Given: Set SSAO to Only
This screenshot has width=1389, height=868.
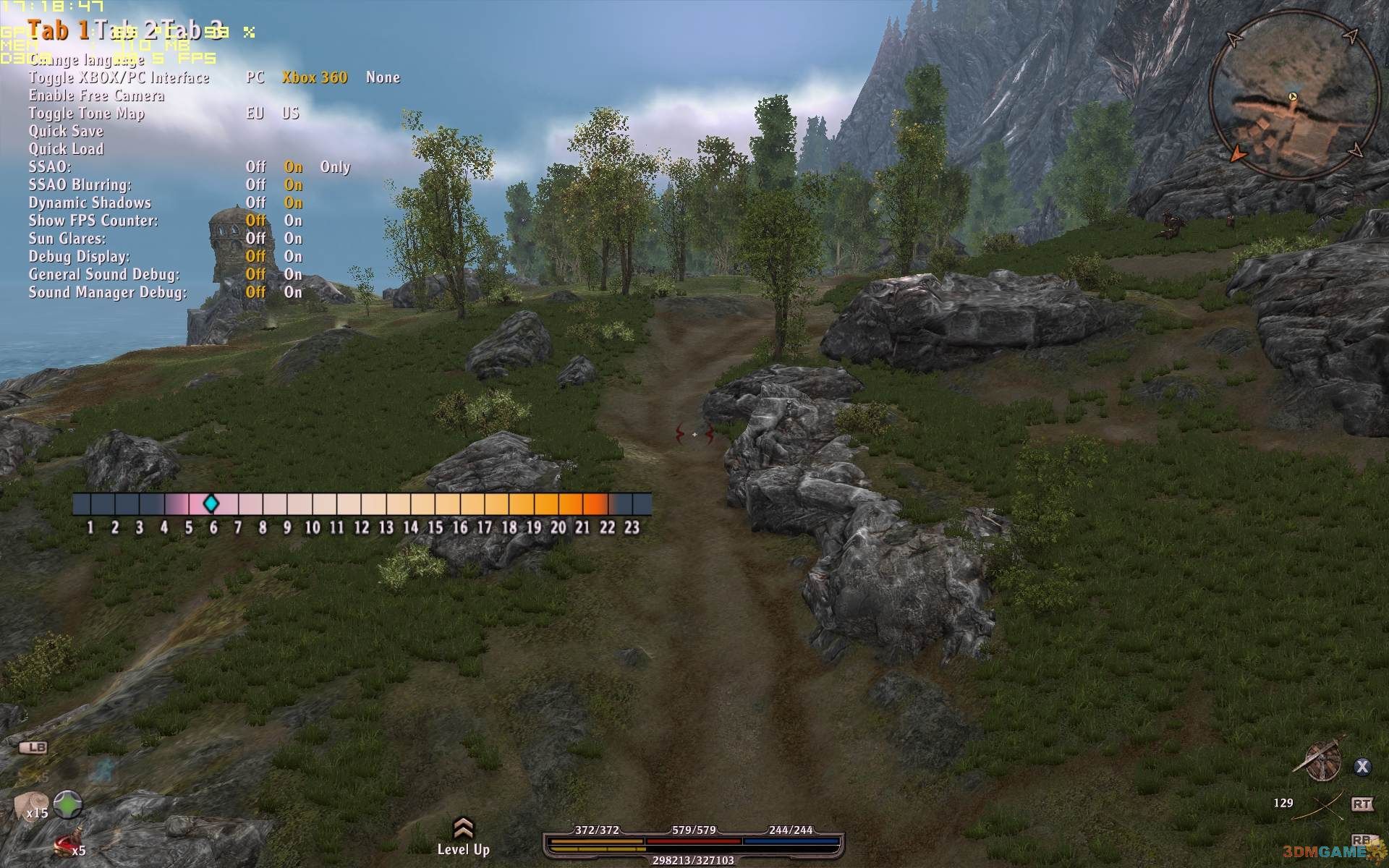Looking at the screenshot, I should [335, 167].
